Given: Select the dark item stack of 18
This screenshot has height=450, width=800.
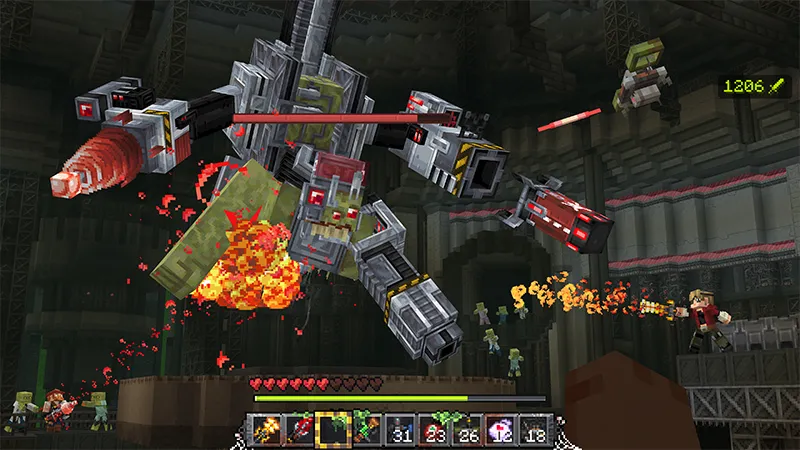Looking at the screenshot, I should coord(536,430).
